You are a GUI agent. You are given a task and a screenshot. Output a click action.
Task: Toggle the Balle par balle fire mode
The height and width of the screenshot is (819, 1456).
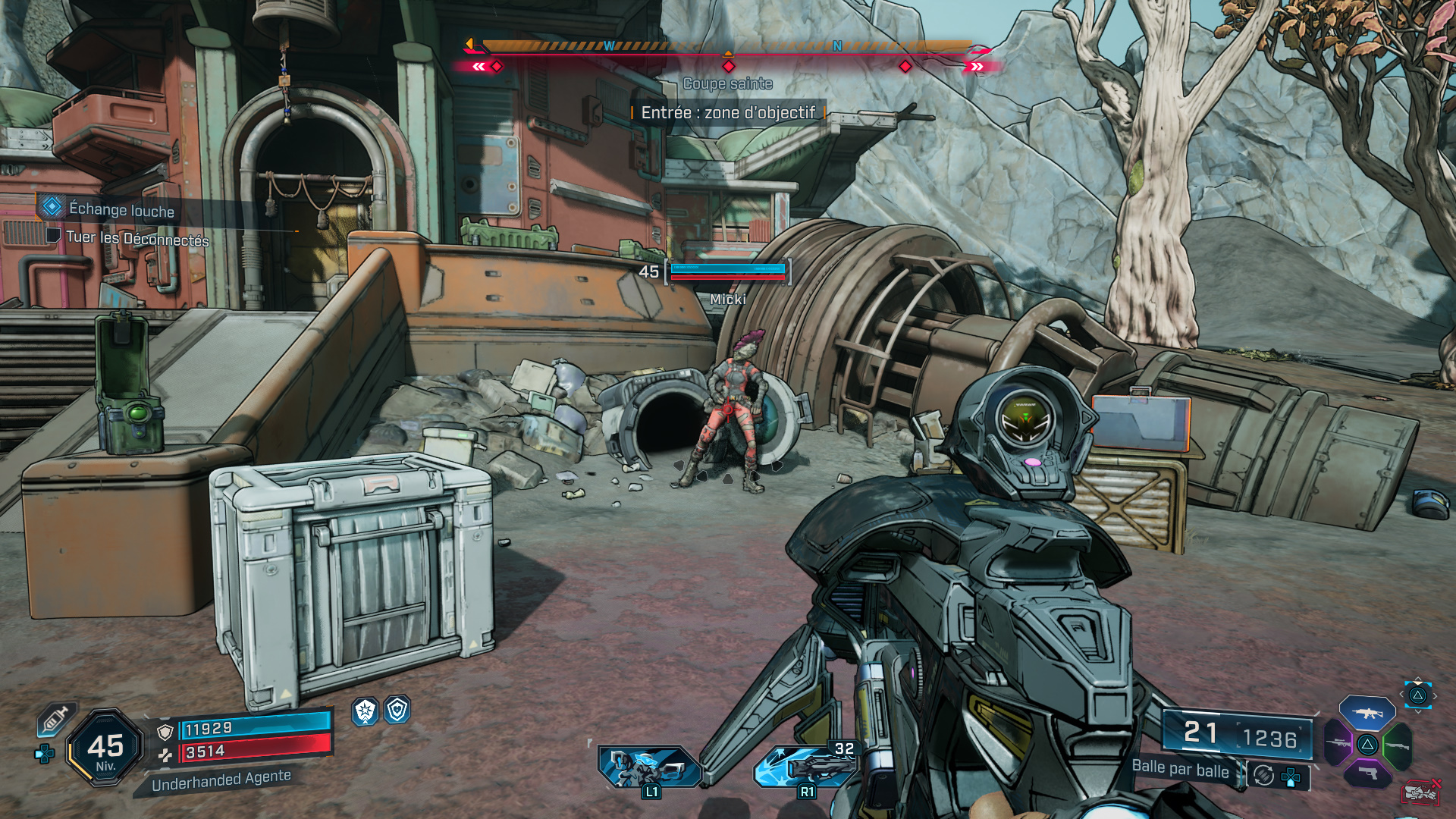pos(1180,769)
